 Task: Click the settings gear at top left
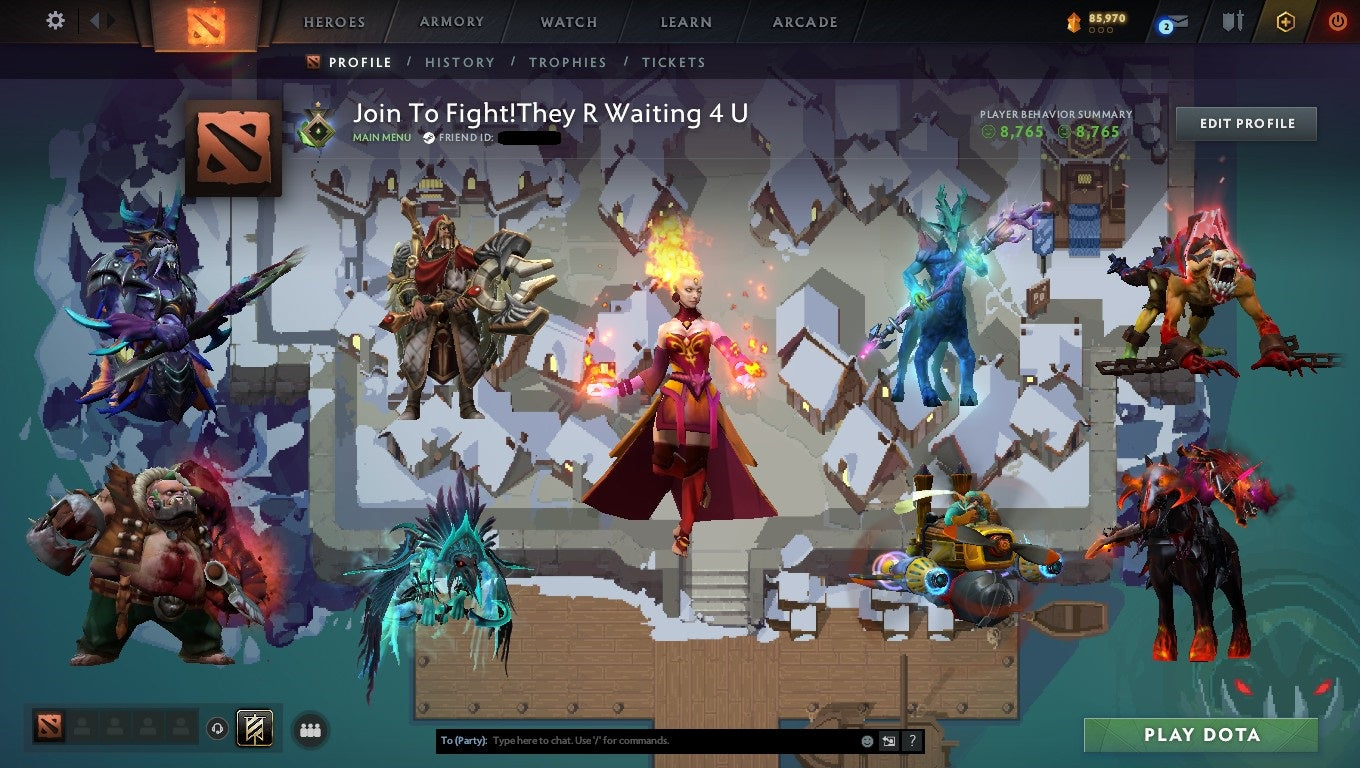point(55,20)
